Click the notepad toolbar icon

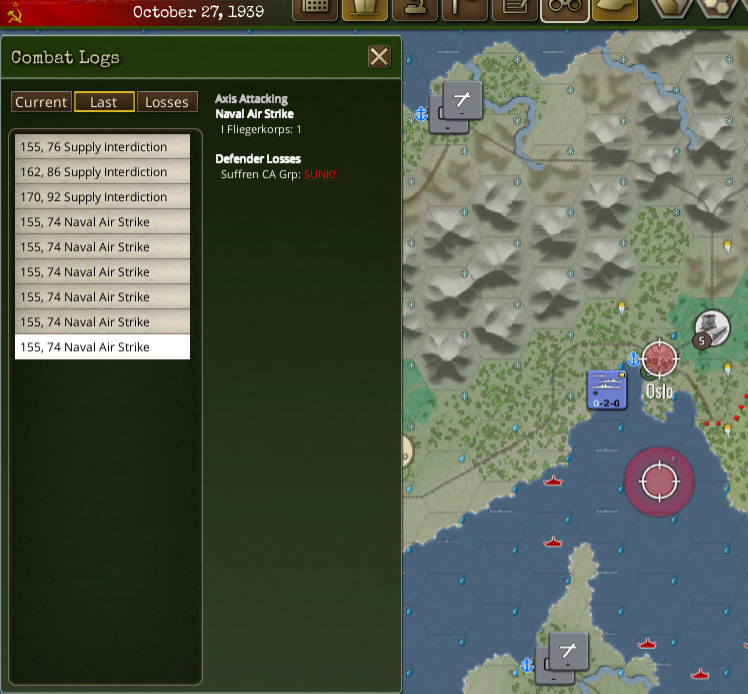515,9
